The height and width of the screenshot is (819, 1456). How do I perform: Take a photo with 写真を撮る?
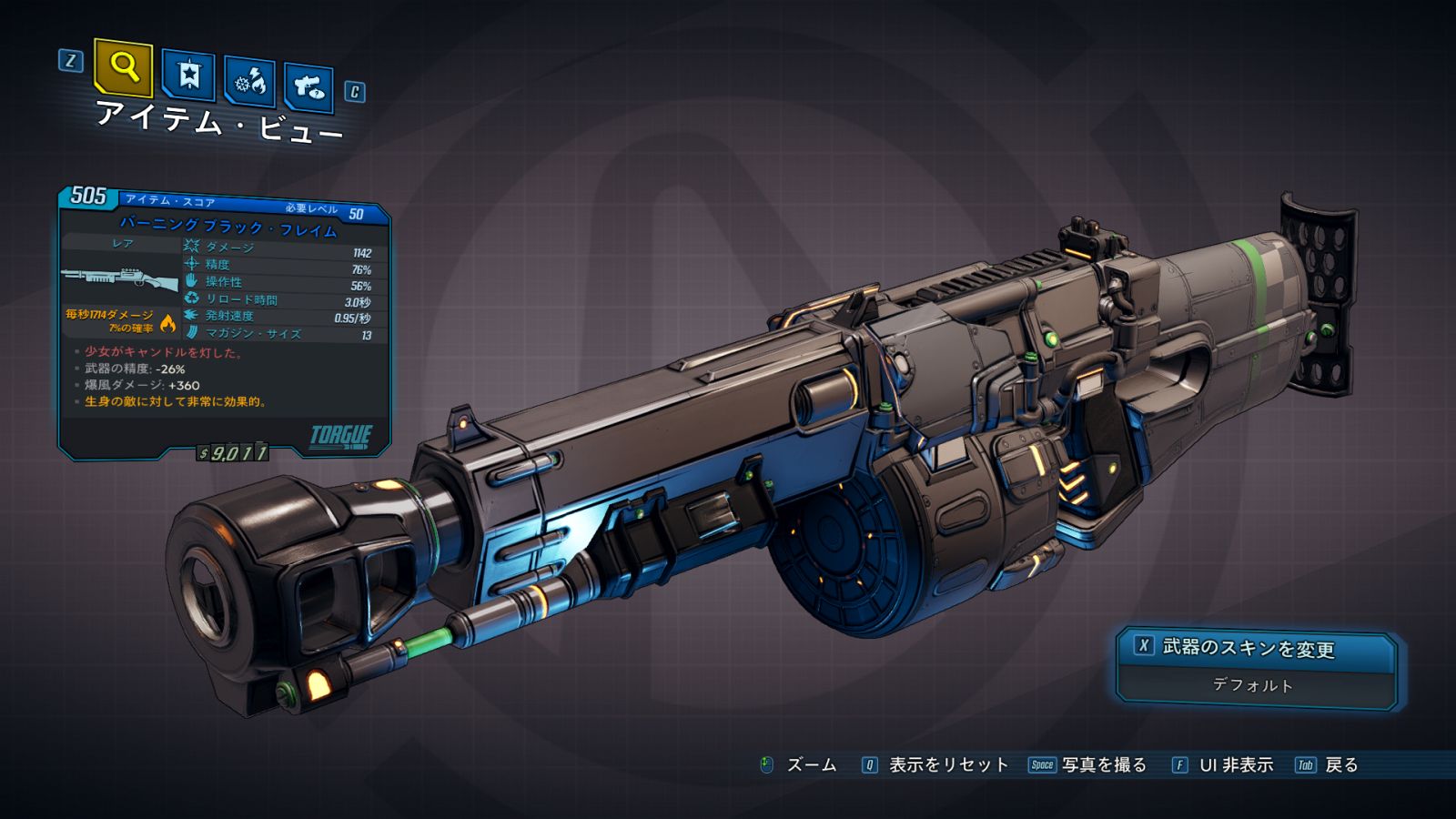[1088, 765]
